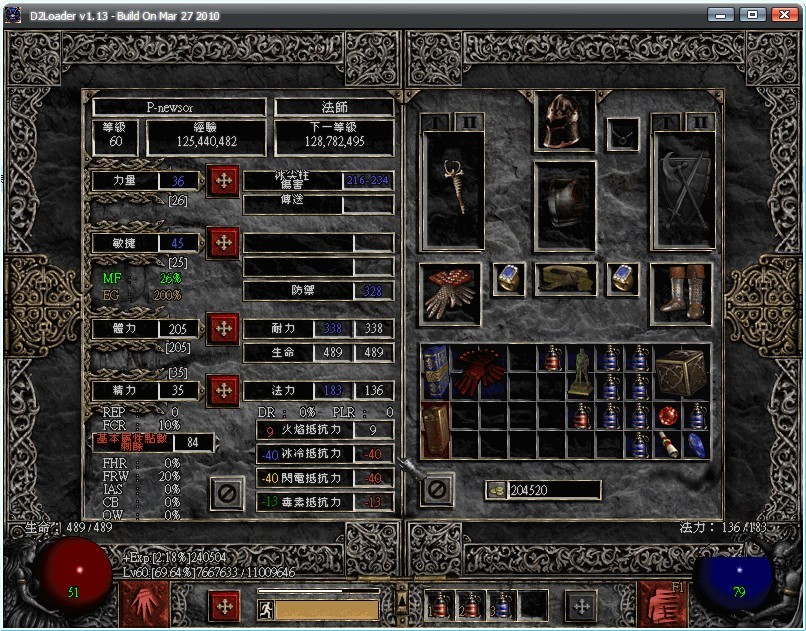Select the equipped amulet slot
Image resolution: width=806 pixels, height=631 pixels.
click(x=623, y=134)
